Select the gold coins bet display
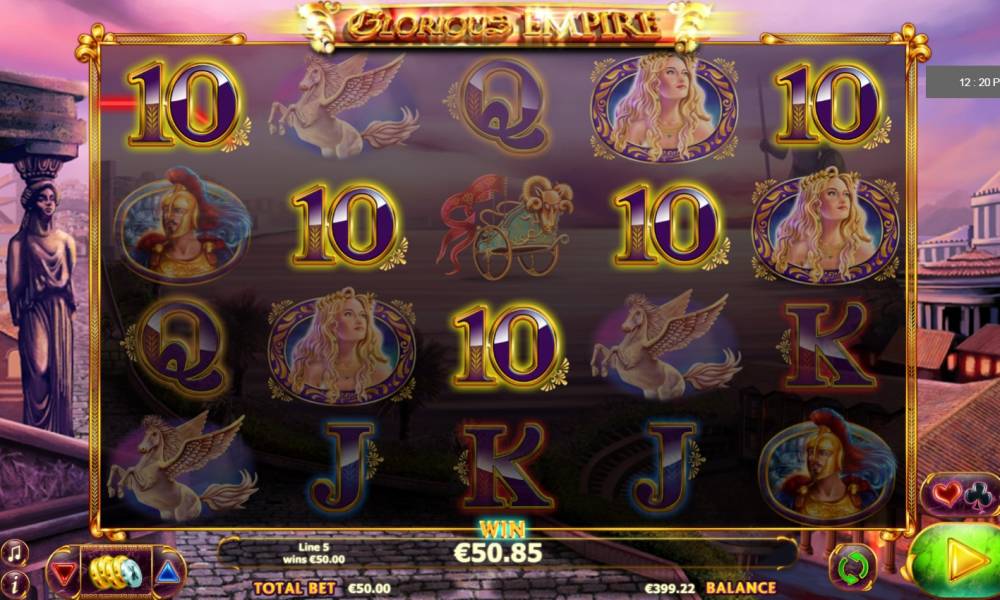This screenshot has width=1000, height=600. pos(115,571)
